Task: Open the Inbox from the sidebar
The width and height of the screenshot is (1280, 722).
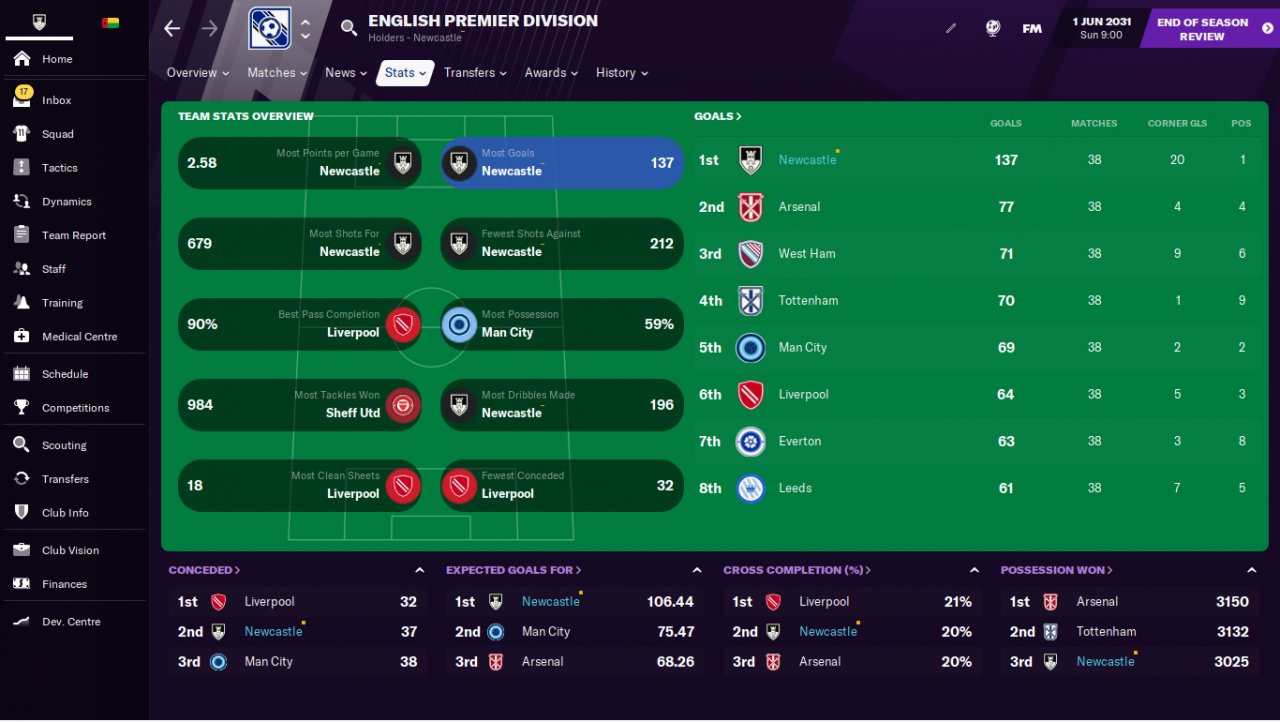Action: coord(56,100)
